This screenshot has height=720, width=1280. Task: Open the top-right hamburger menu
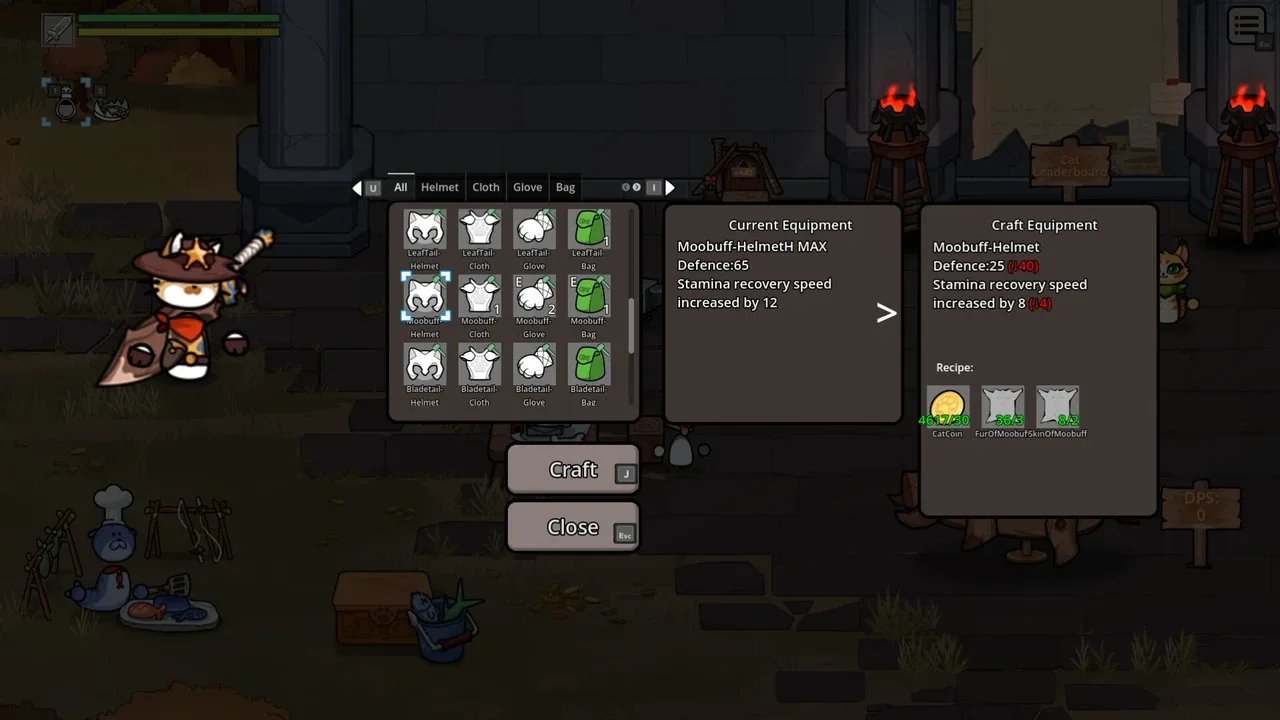click(1247, 27)
